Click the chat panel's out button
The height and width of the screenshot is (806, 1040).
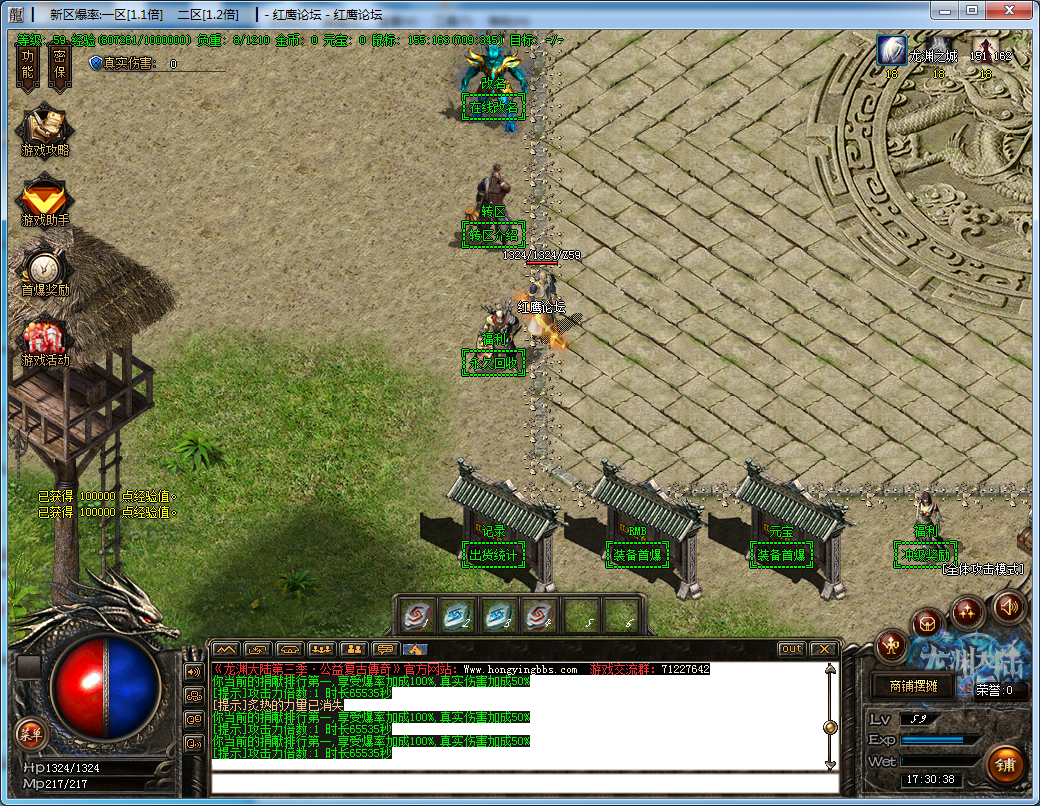point(792,649)
